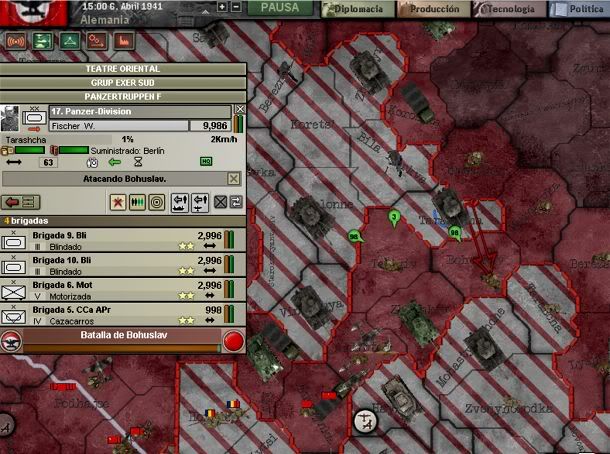Image resolution: width=610 pixels, height=454 pixels.
Task: Cancel the 'Atacando Bohuslav' order
Action: point(234,178)
